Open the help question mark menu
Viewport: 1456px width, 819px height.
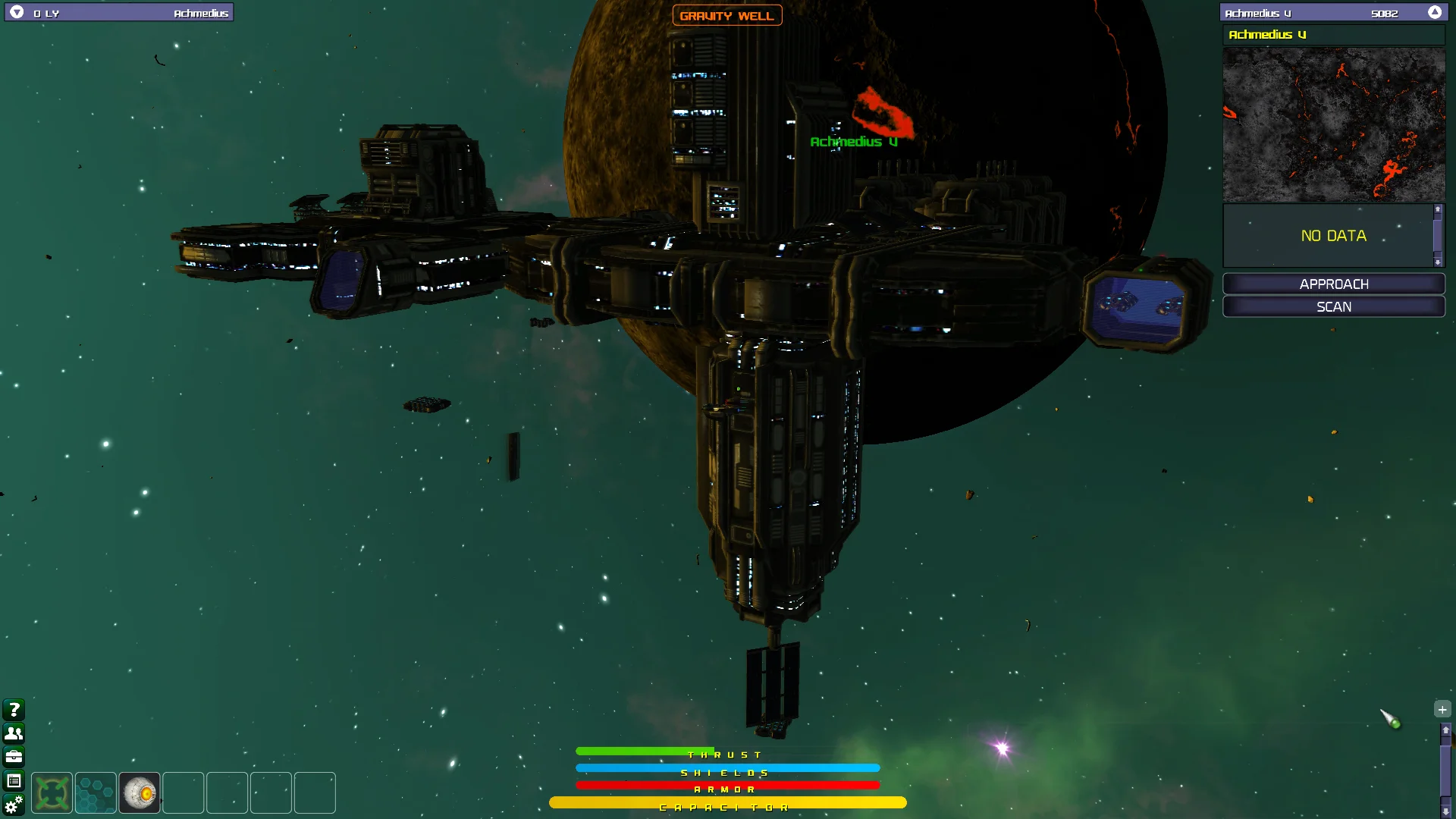click(x=14, y=709)
